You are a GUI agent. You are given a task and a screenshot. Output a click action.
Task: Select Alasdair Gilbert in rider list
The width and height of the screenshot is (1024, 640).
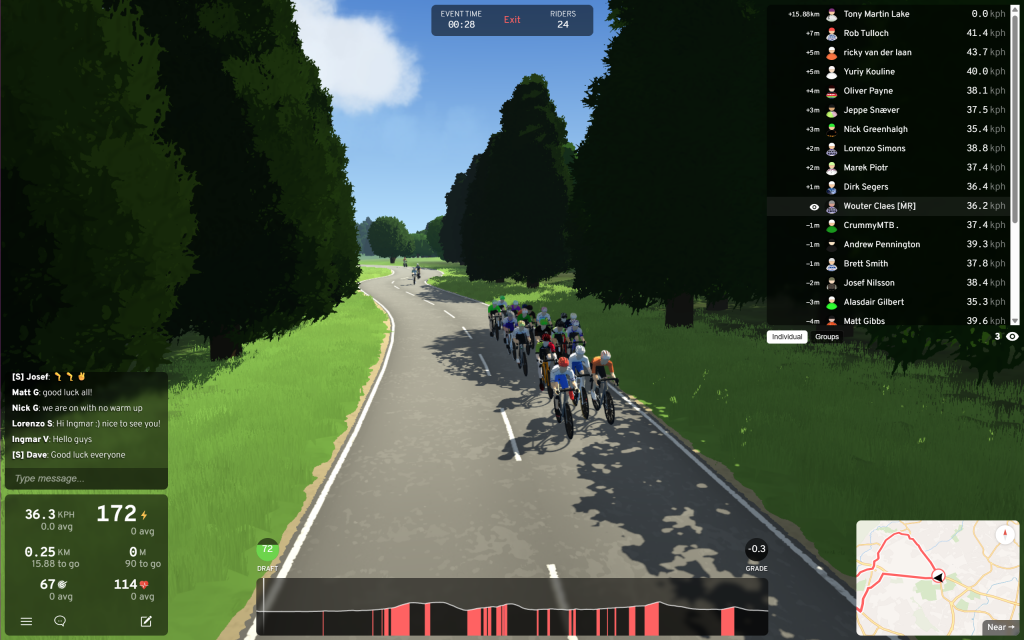click(873, 302)
